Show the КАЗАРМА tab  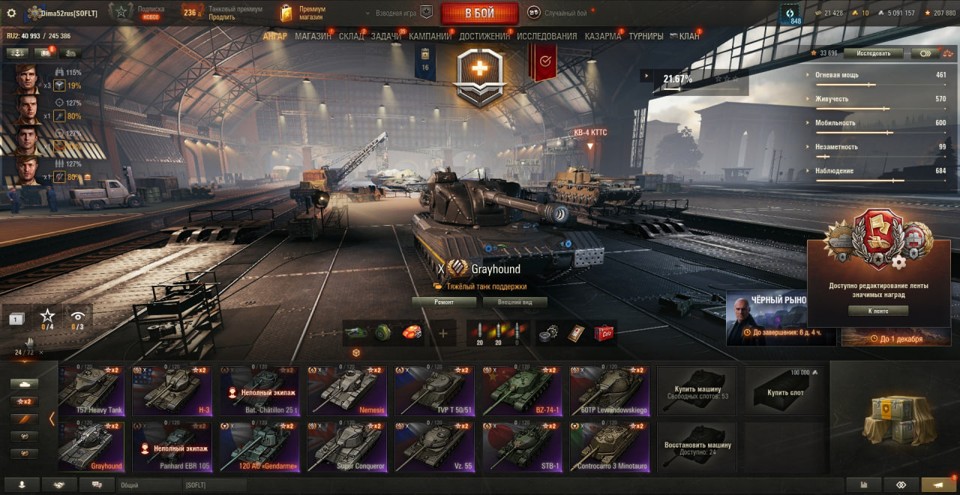point(603,36)
